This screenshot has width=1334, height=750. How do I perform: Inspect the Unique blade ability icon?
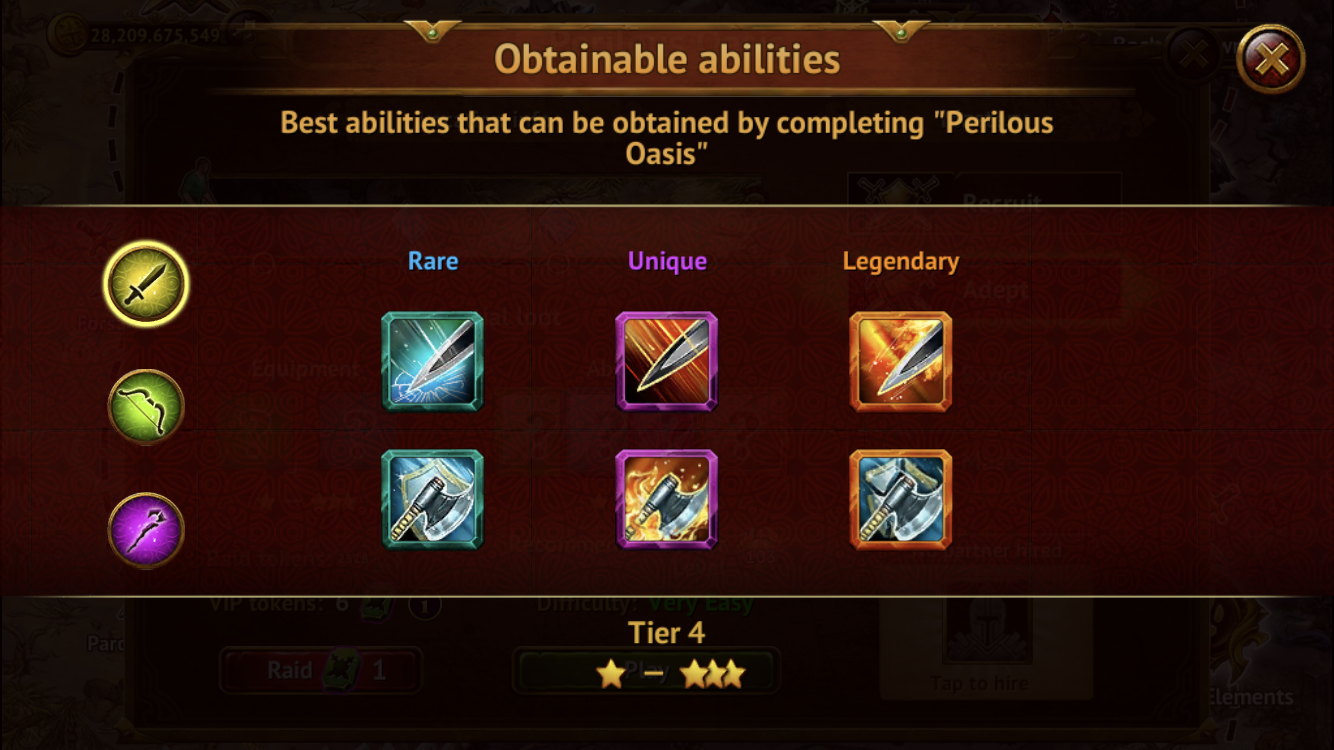667,361
